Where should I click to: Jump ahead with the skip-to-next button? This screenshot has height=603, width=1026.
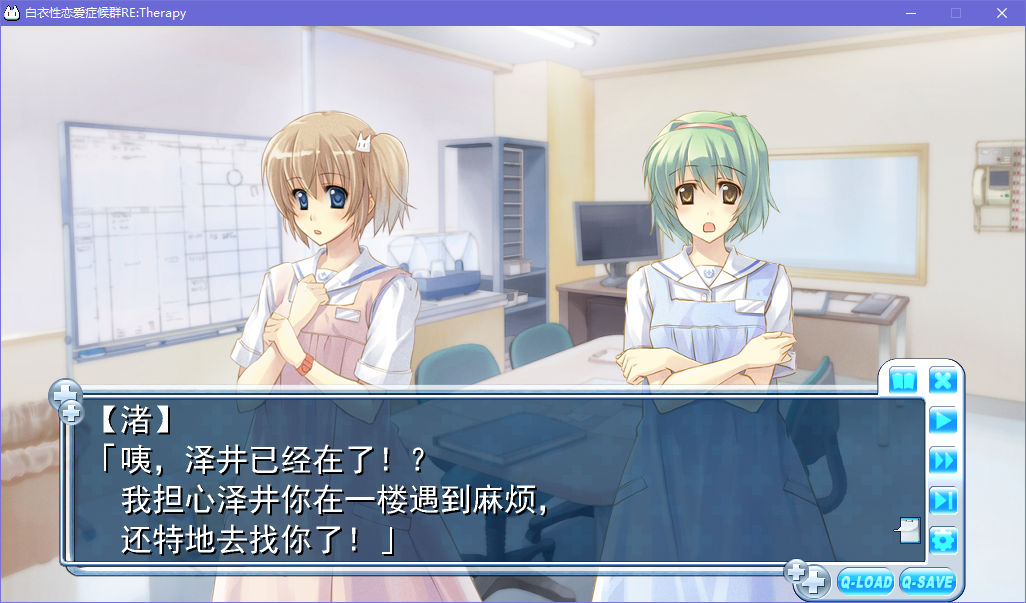(943, 500)
